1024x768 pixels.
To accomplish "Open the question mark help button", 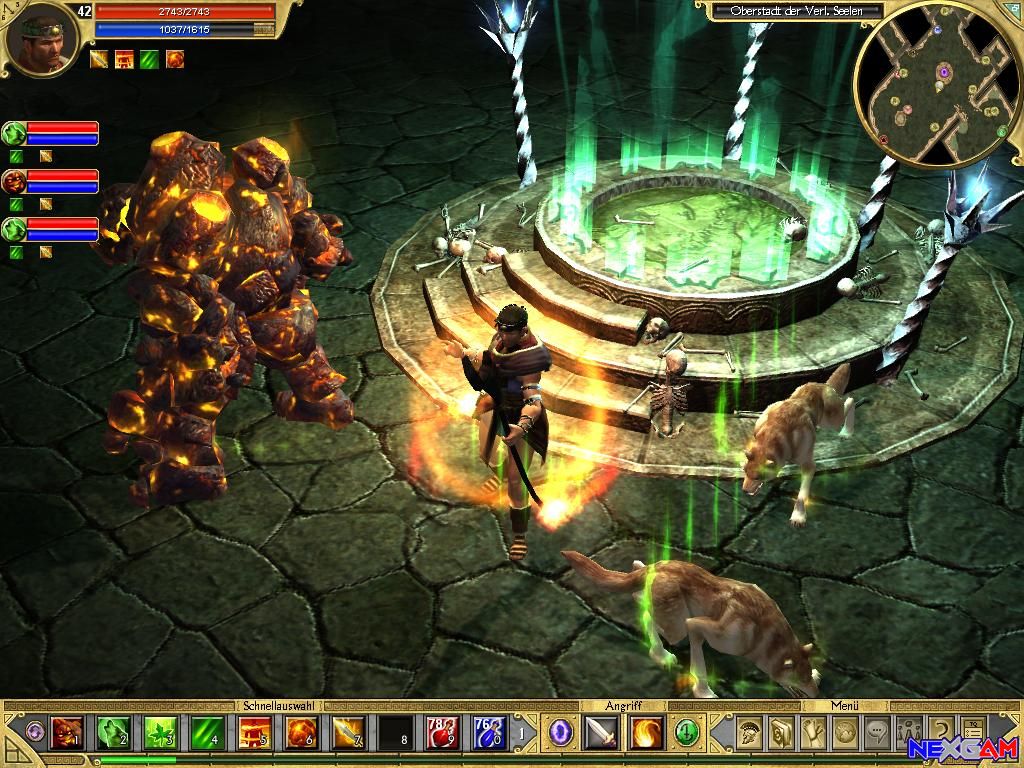I will pyautogui.click(x=941, y=734).
